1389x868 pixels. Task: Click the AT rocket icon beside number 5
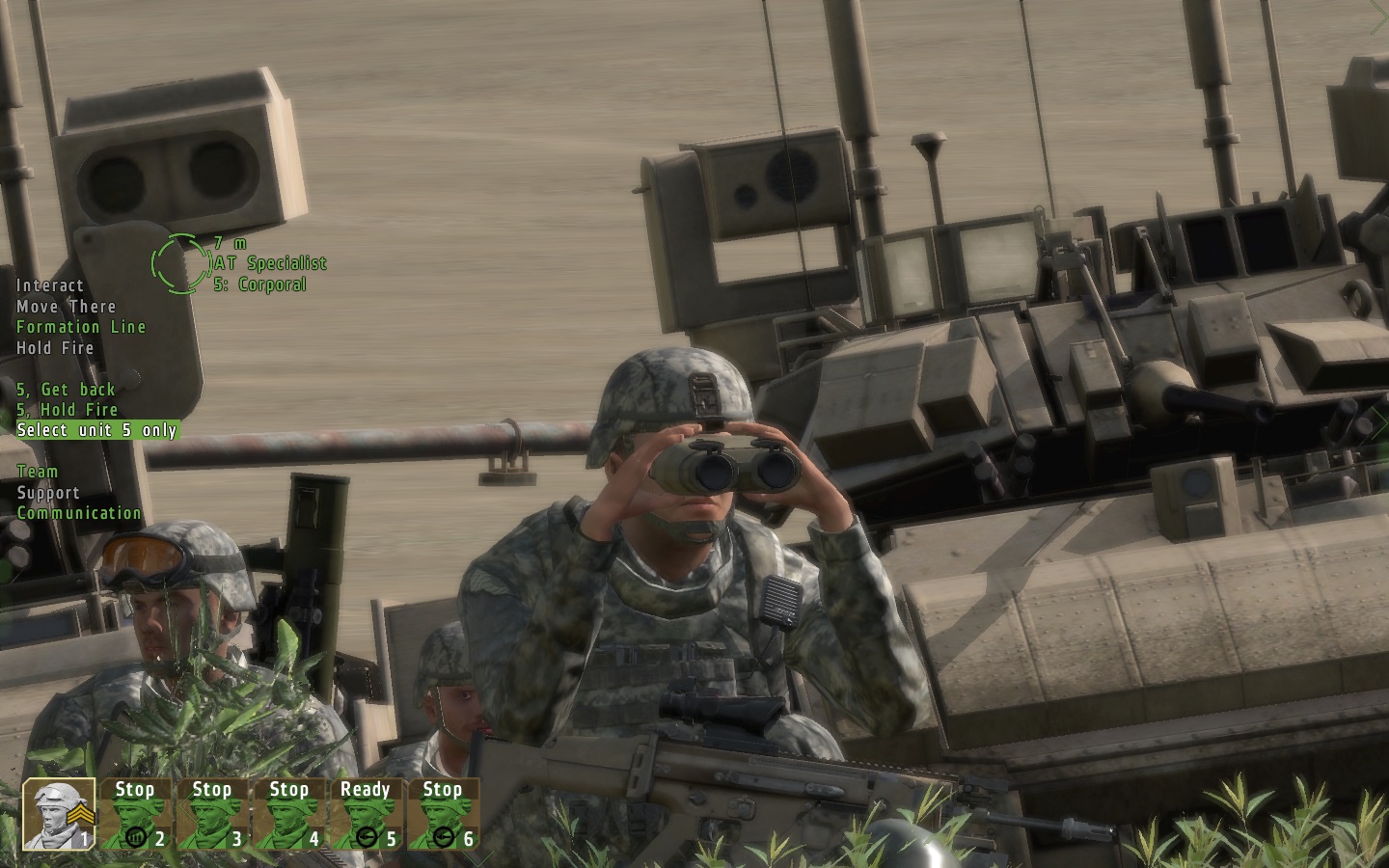368,838
